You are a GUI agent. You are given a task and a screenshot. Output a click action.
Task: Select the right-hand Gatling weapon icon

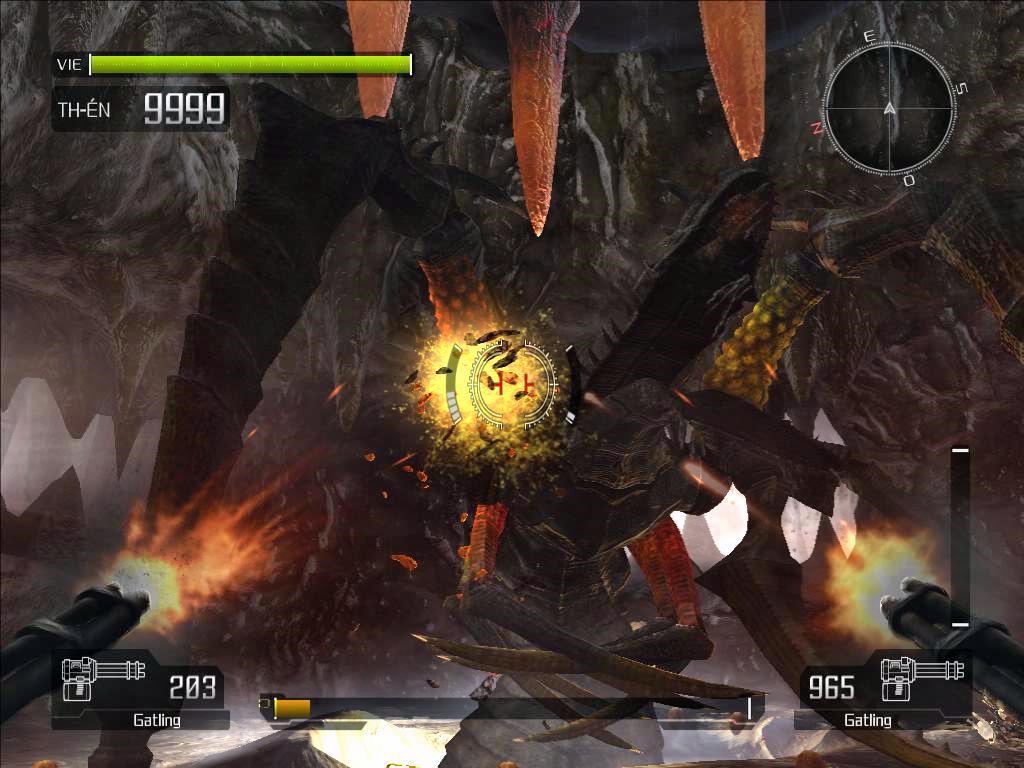coord(923,677)
